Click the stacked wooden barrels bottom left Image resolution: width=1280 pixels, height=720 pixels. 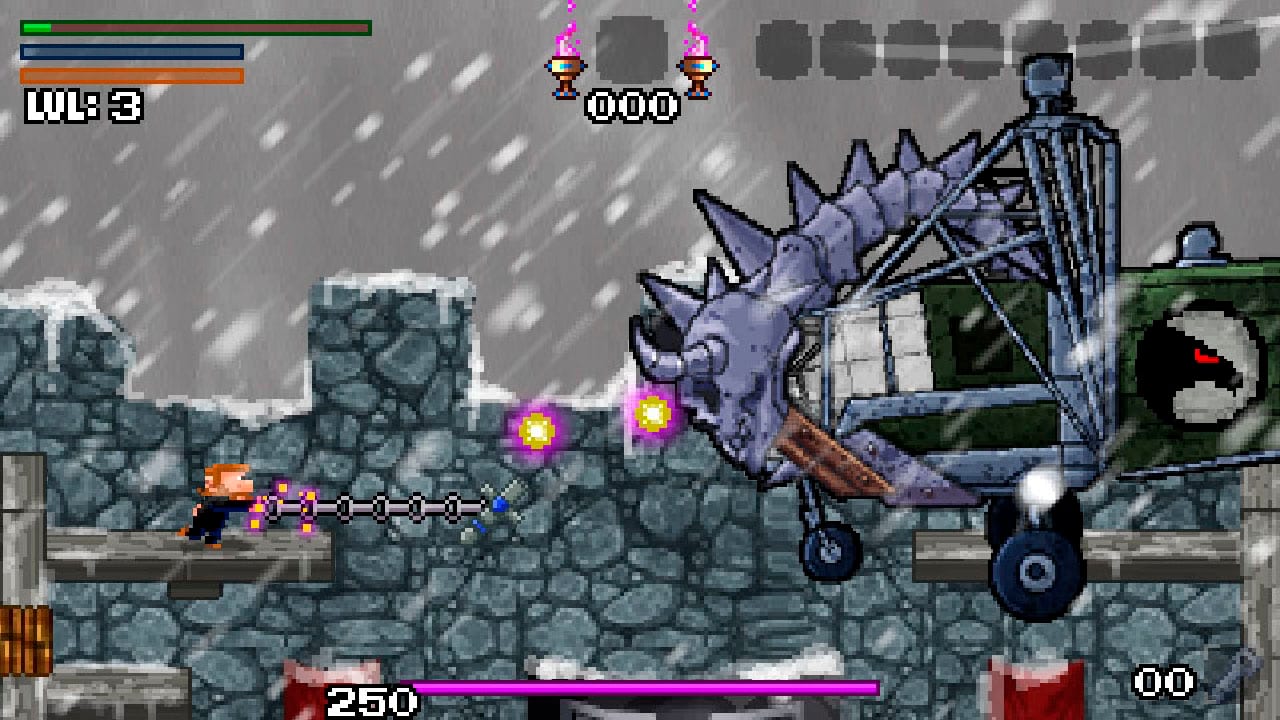tap(27, 640)
